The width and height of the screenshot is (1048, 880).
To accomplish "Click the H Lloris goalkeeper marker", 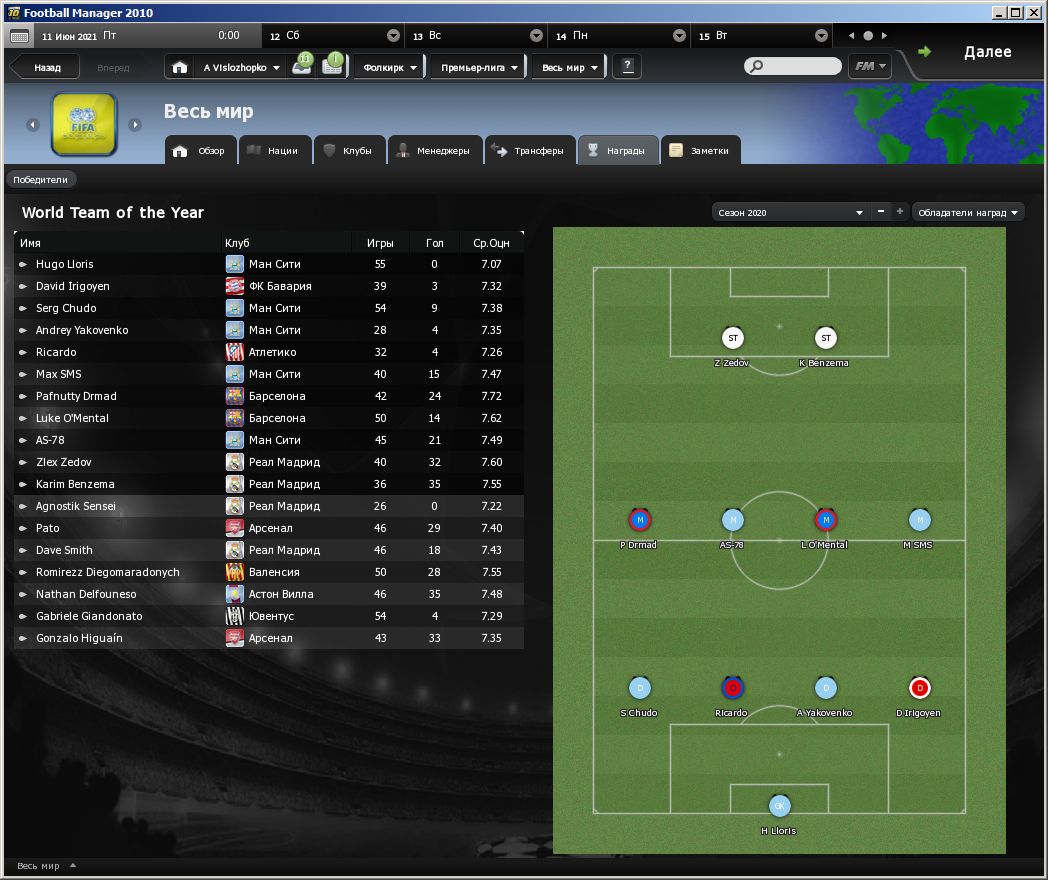I will coord(779,806).
